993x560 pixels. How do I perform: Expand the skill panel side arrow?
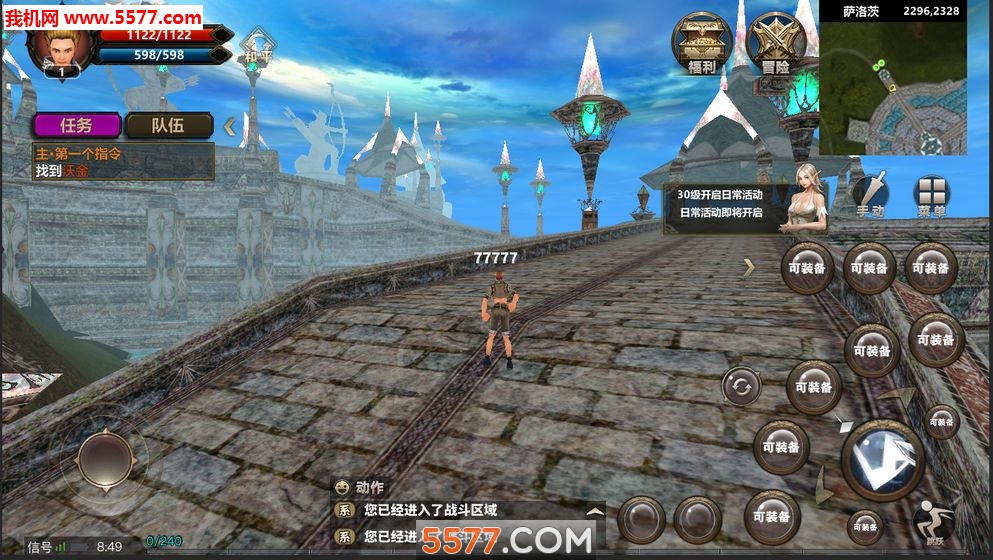coord(748,267)
